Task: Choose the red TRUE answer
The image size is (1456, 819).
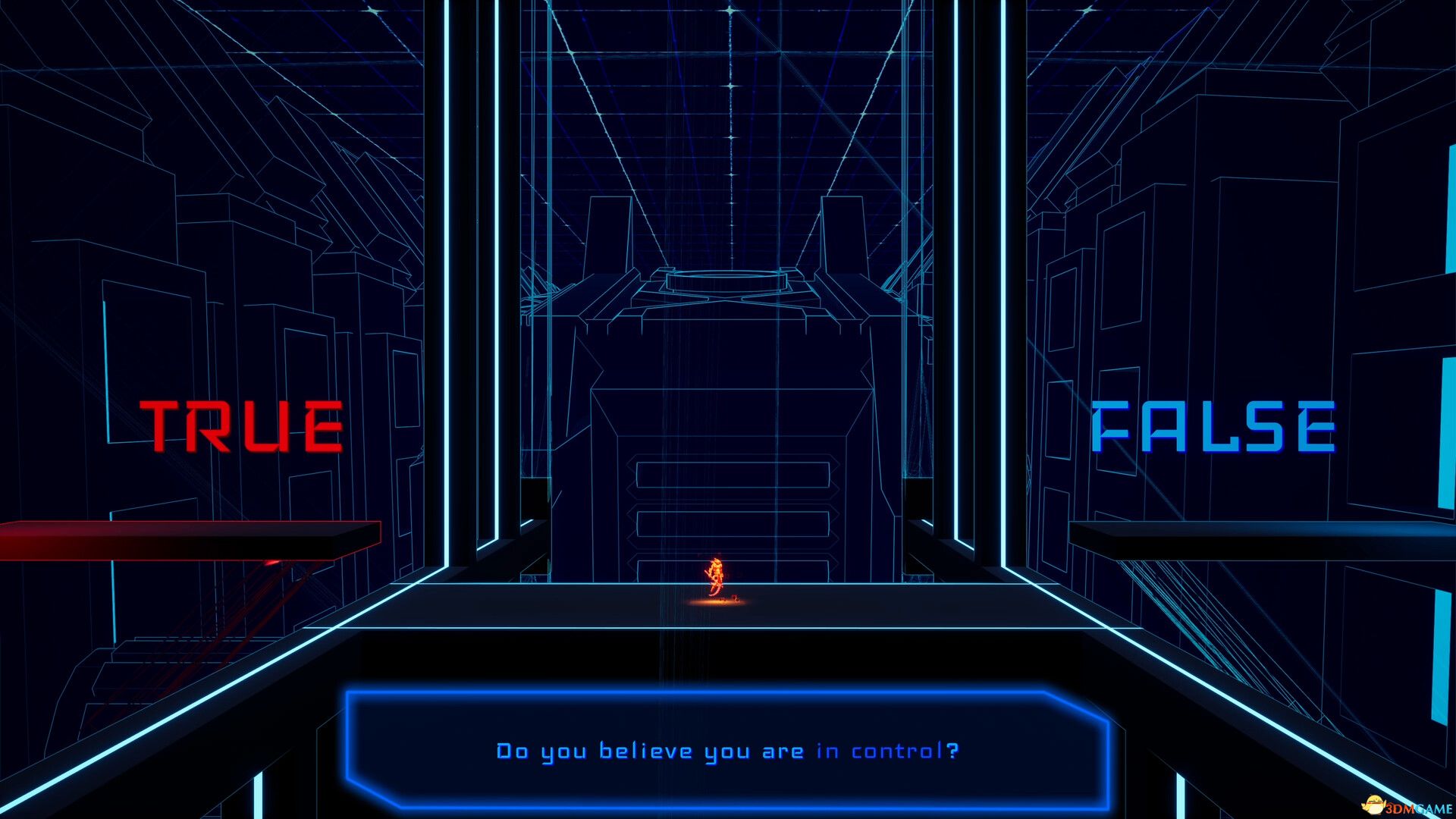Action: (241, 426)
